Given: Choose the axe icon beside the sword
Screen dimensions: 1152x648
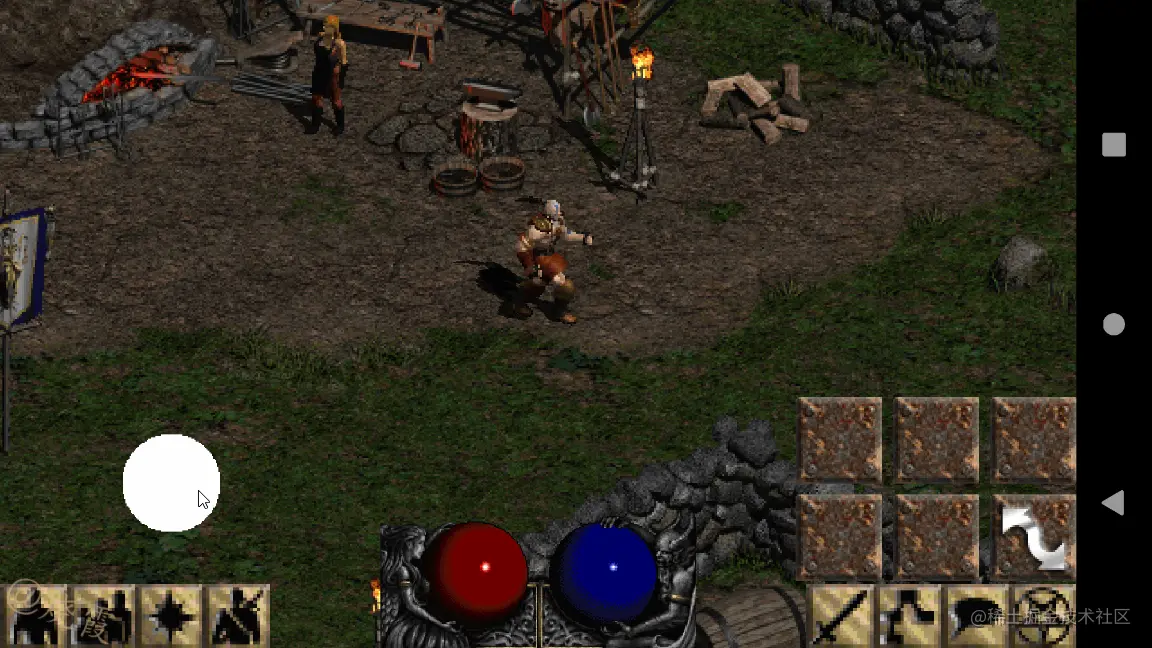Looking at the screenshot, I should [x=907, y=616].
